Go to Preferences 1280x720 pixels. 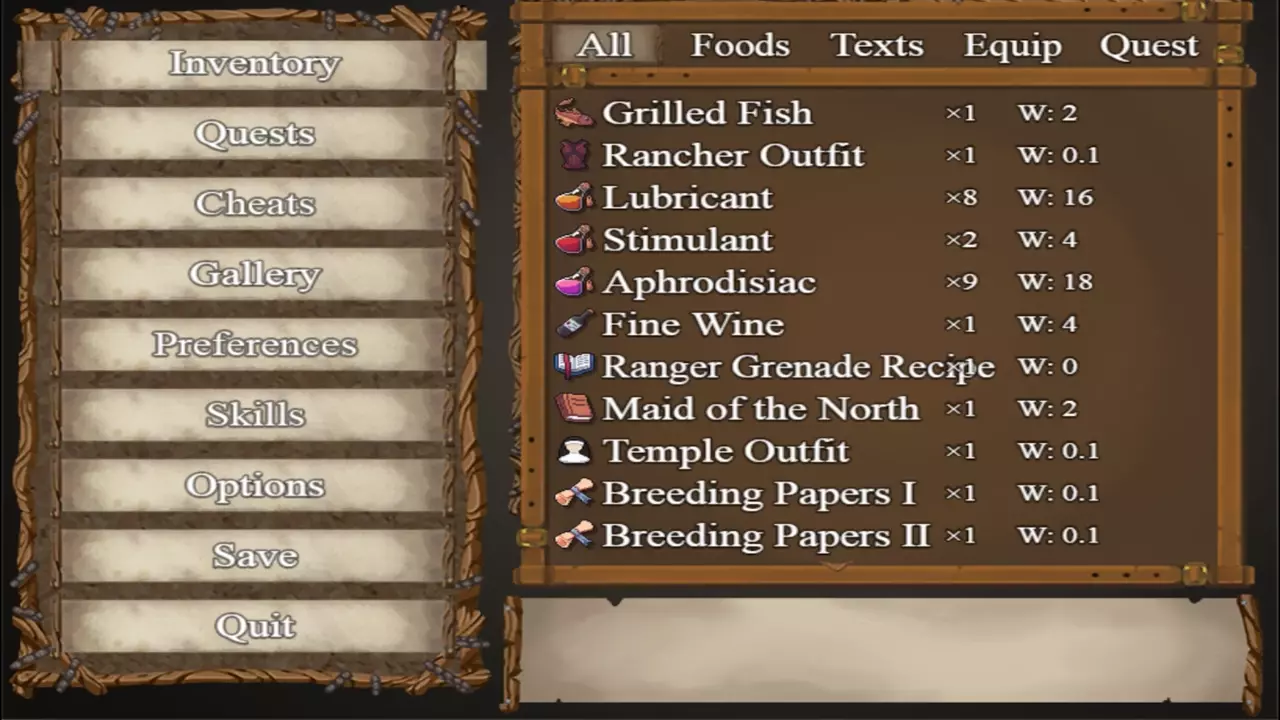click(254, 345)
